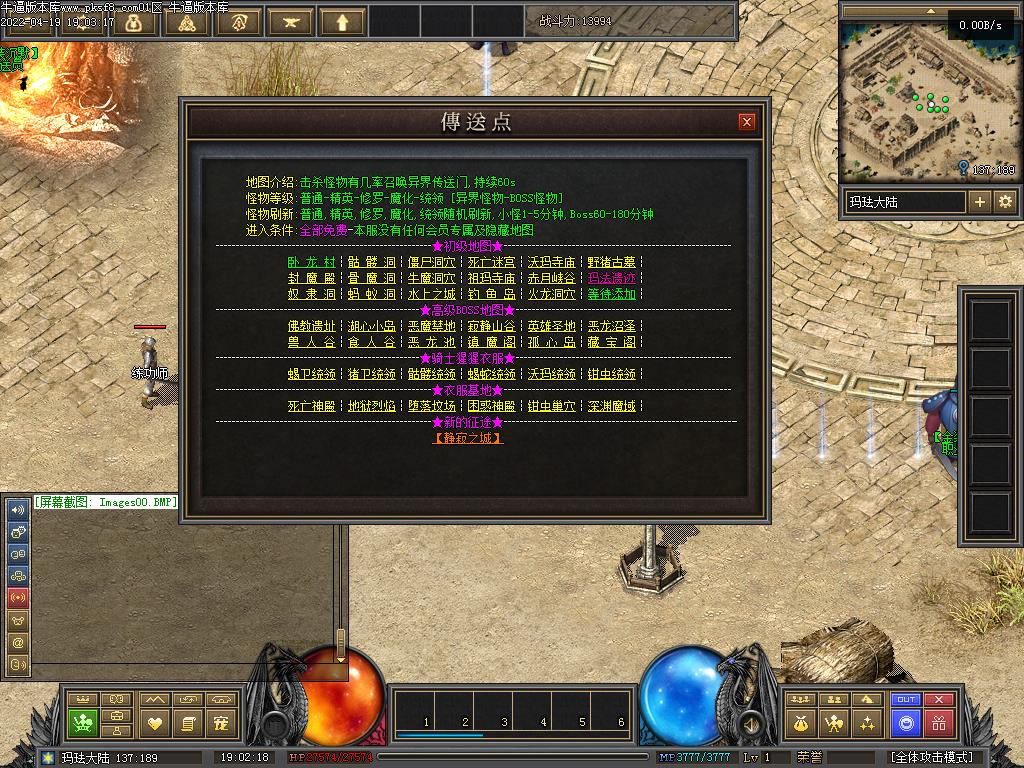The image size is (1024, 768).
Task: Click the plus button beside 玛珐大陆
Action: pyautogui.click(x=980, y=202)
